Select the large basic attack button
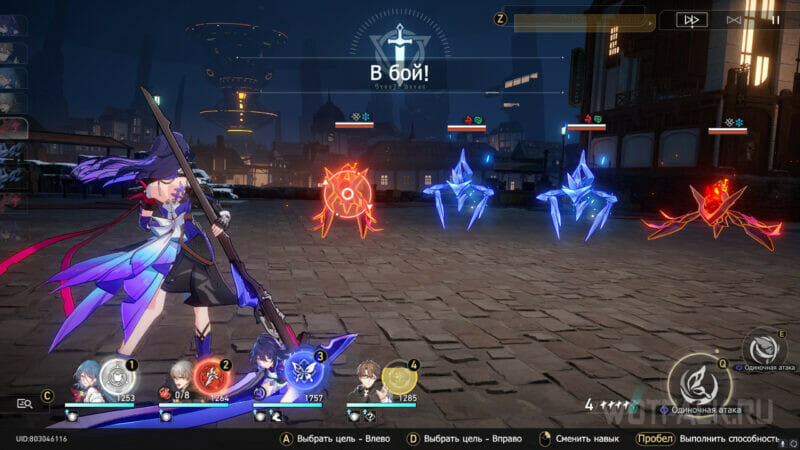 coord(699,385)
